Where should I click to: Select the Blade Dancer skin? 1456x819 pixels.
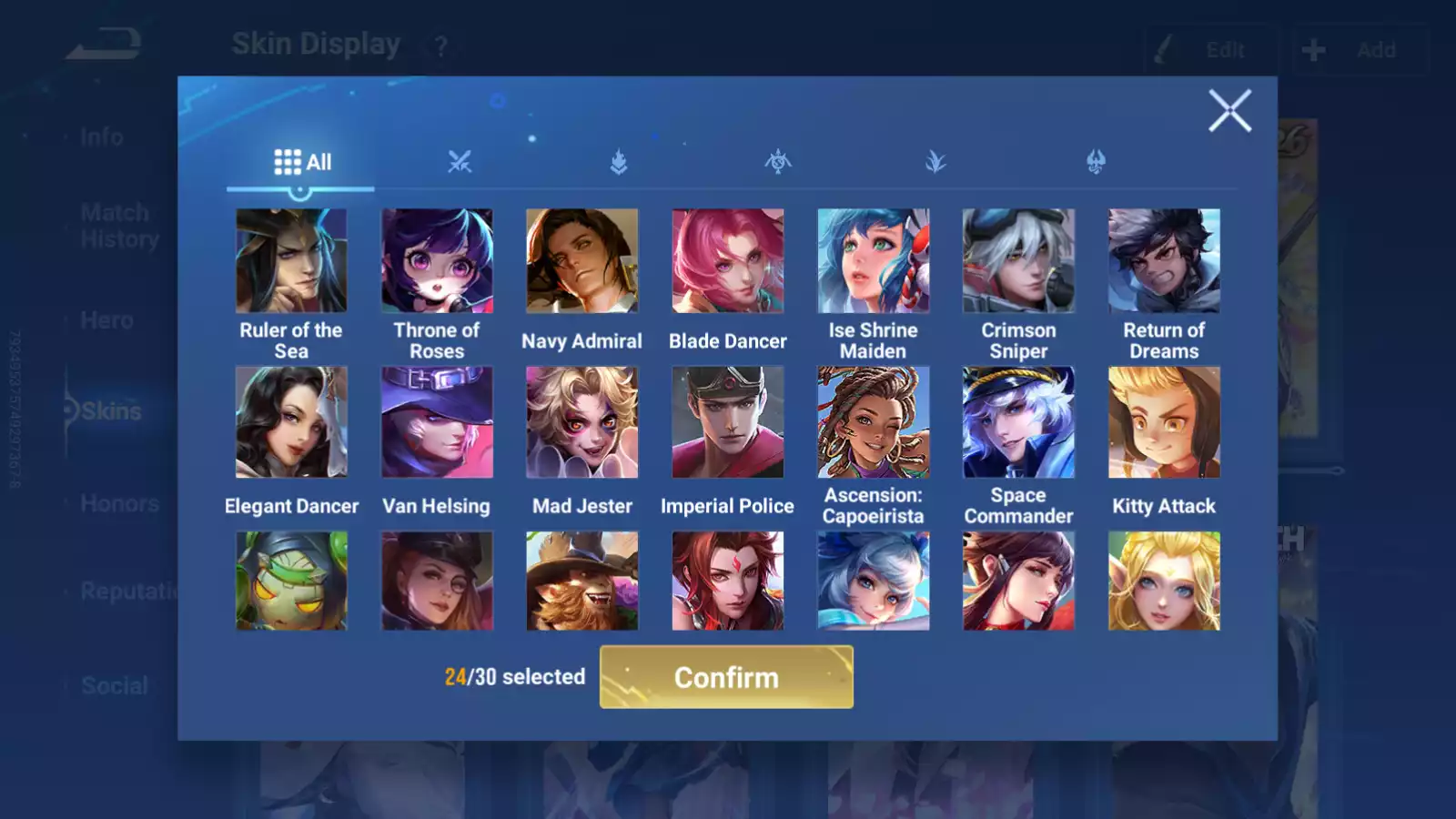(727, 261)
